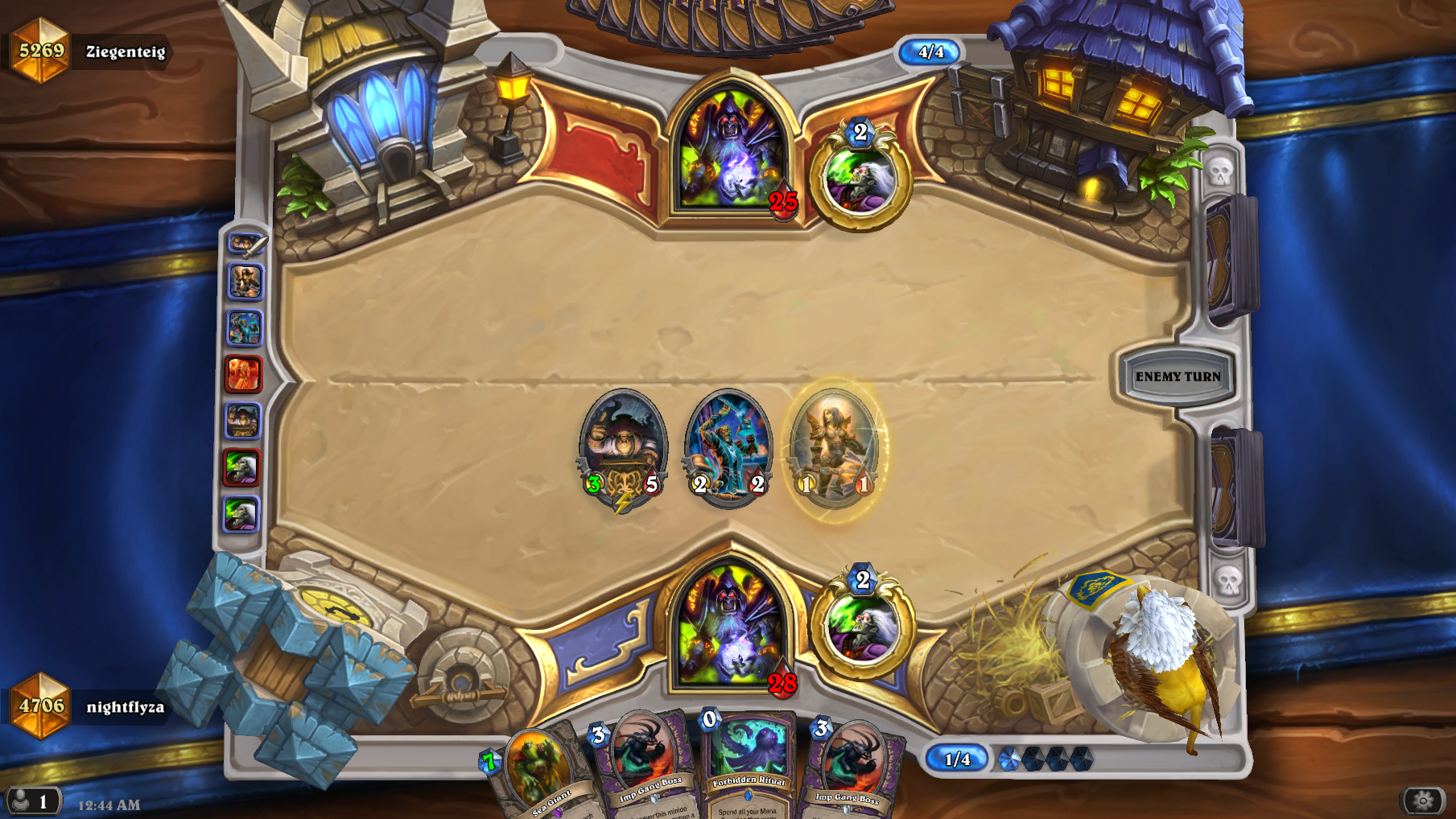Open the settings gear menu
Viewport: 1456px width, 819px height.
[1422, 800]
